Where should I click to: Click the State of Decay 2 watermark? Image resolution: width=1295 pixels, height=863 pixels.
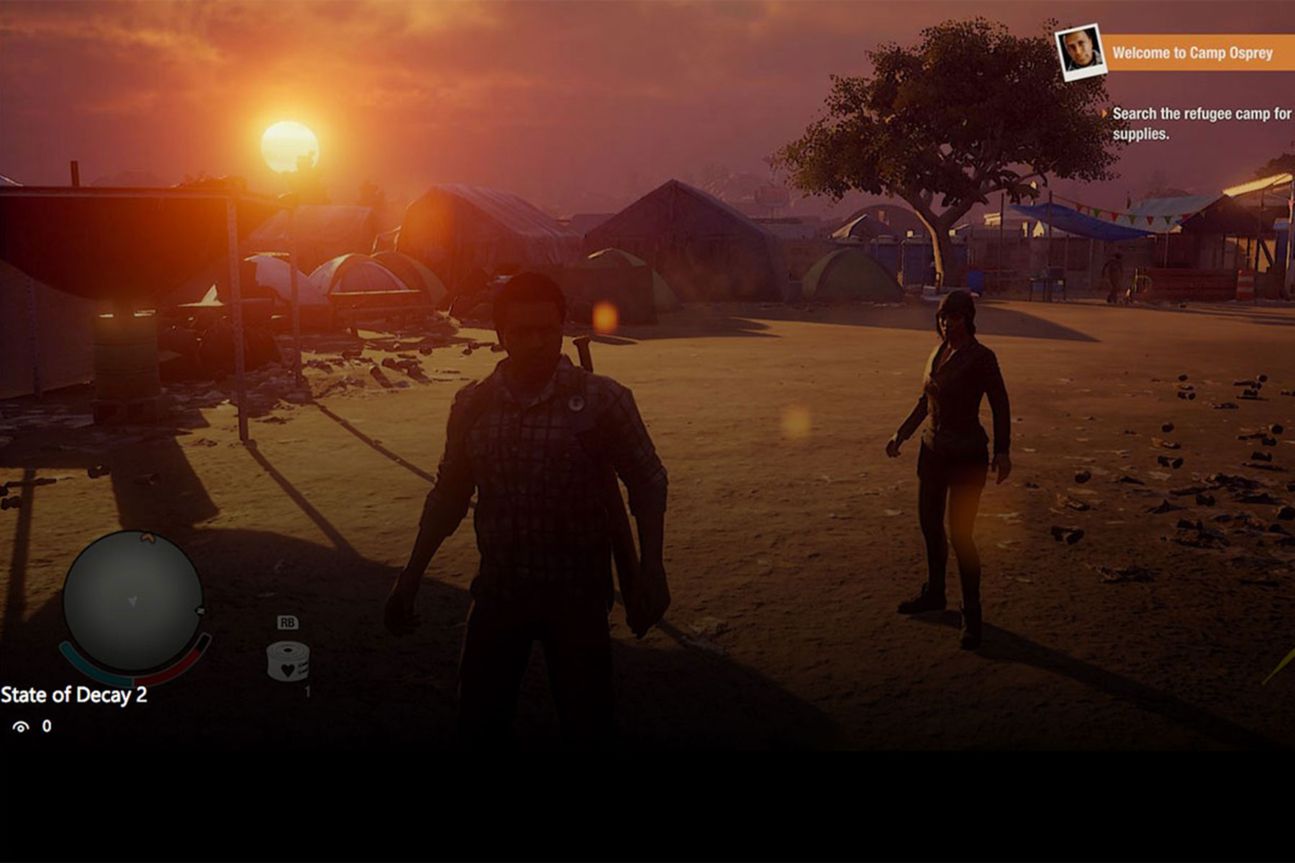(72, 695)
